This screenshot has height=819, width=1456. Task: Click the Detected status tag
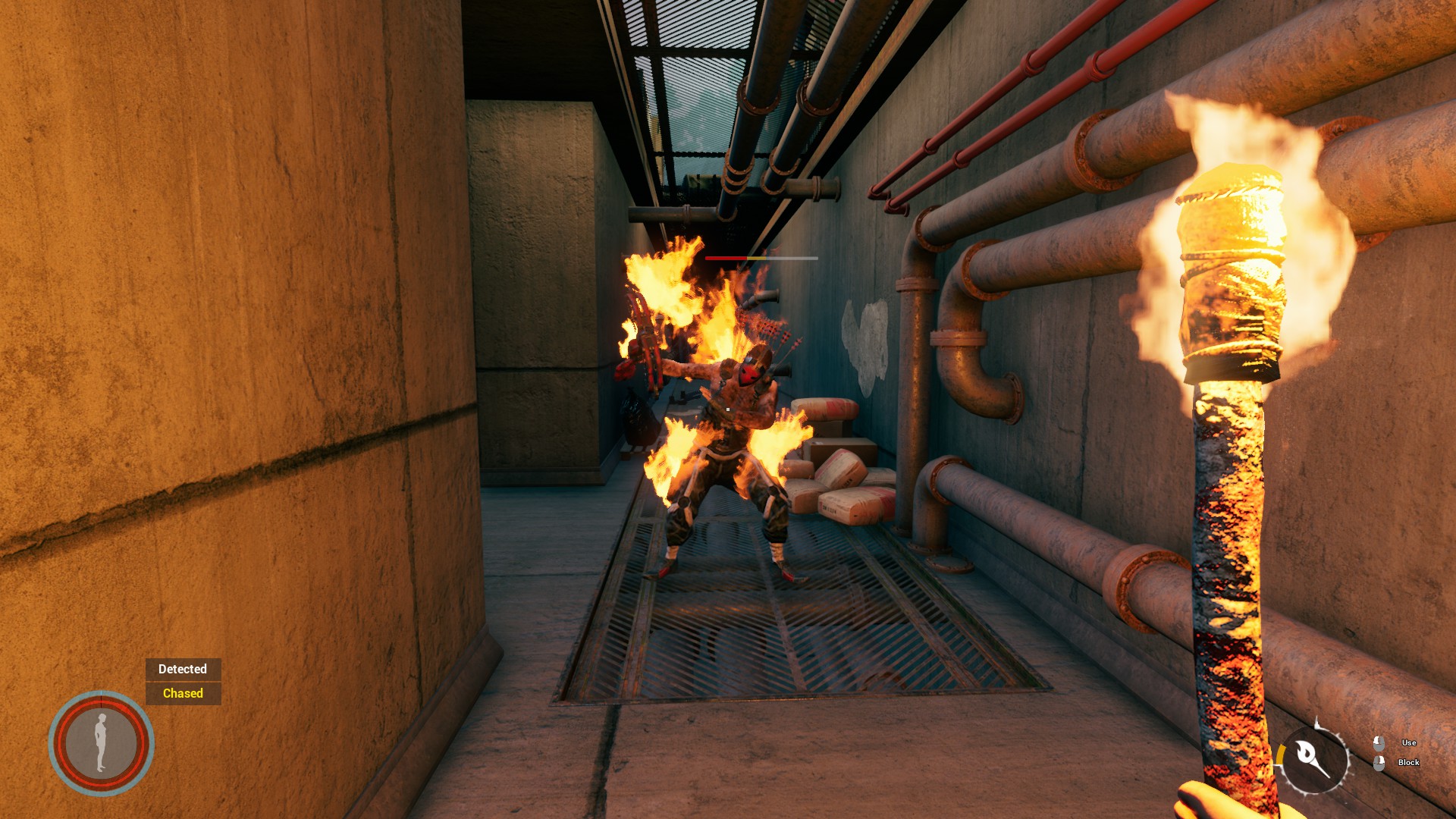[x=183, y=669]
